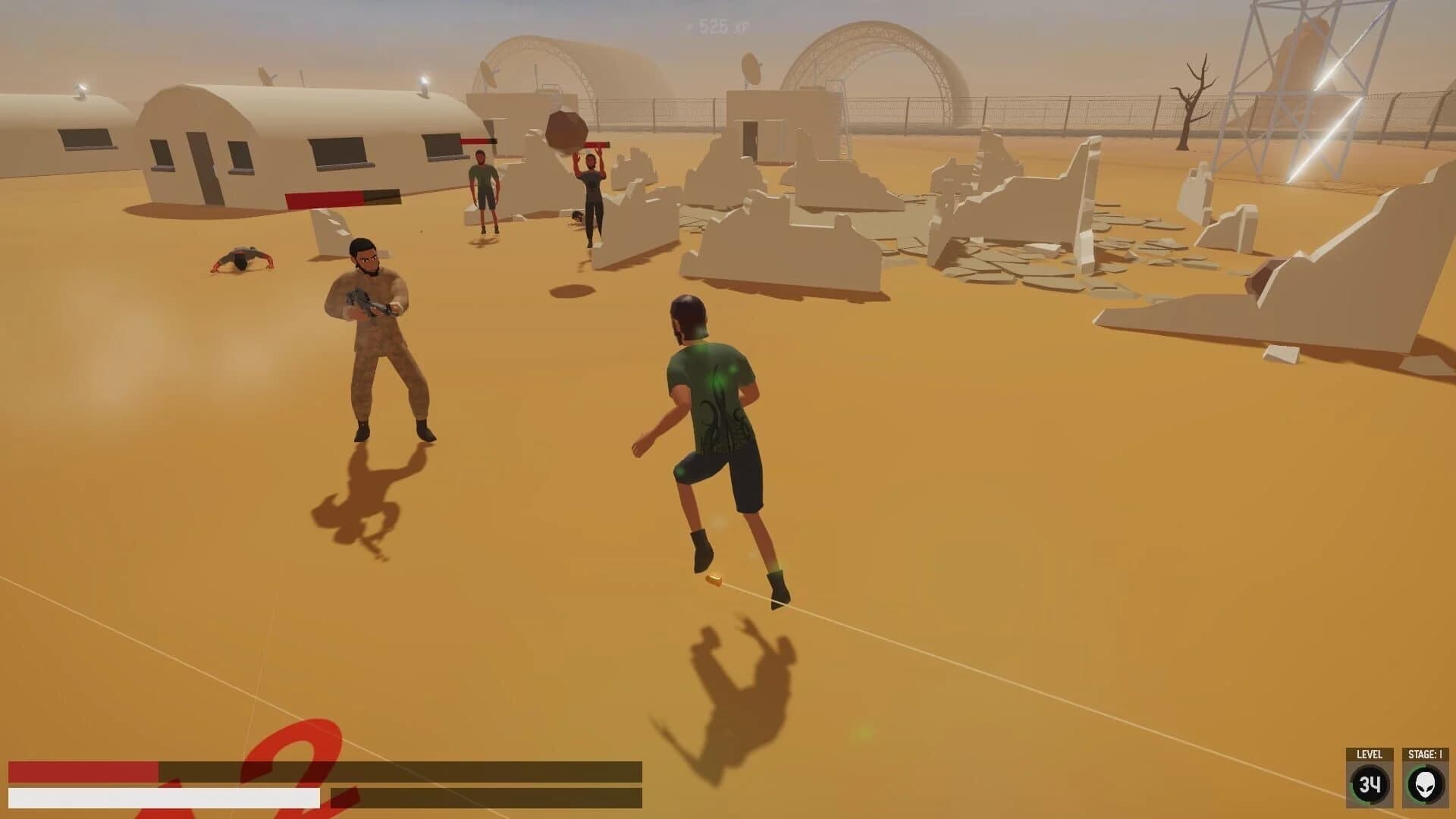Click the +525 XP notification

(716, 26)
